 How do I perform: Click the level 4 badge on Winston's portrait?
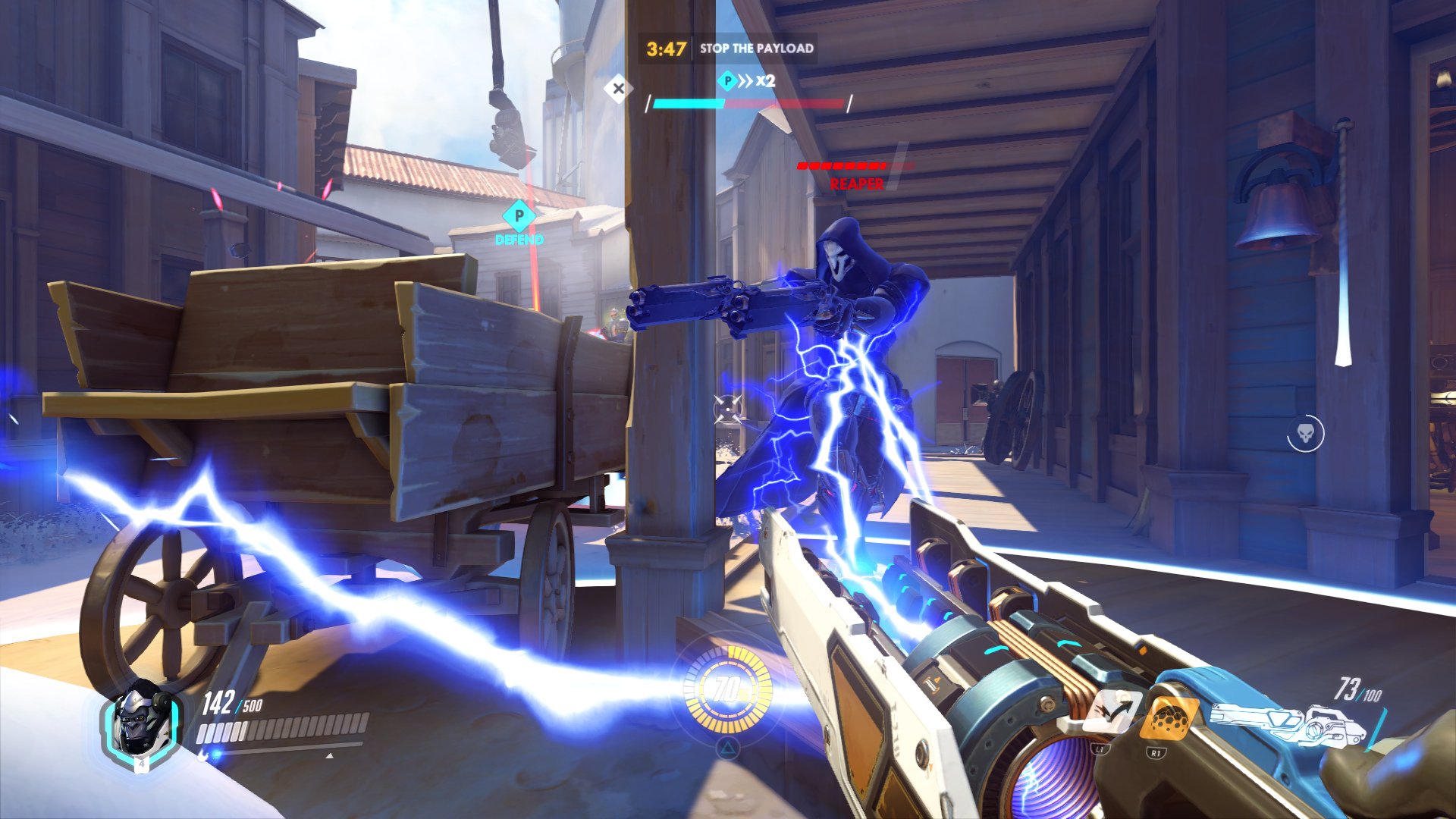(143, 764)
